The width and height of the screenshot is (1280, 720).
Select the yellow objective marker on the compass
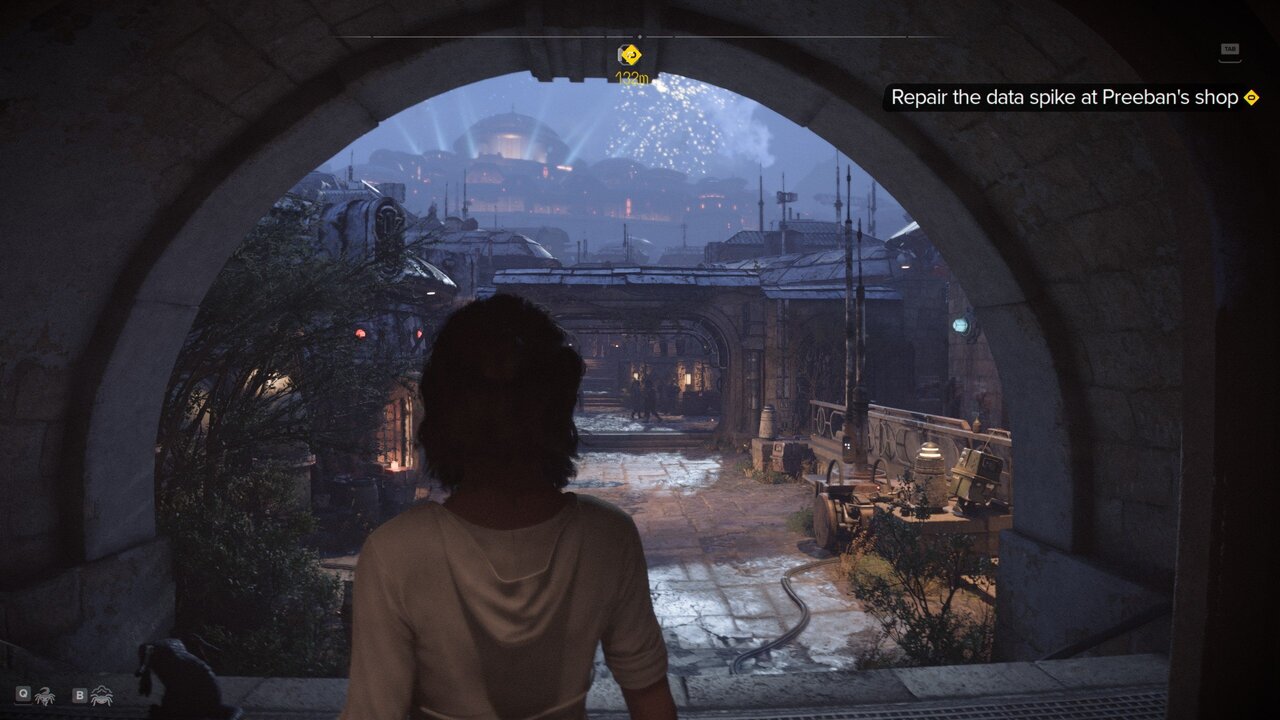click(630, 54)
